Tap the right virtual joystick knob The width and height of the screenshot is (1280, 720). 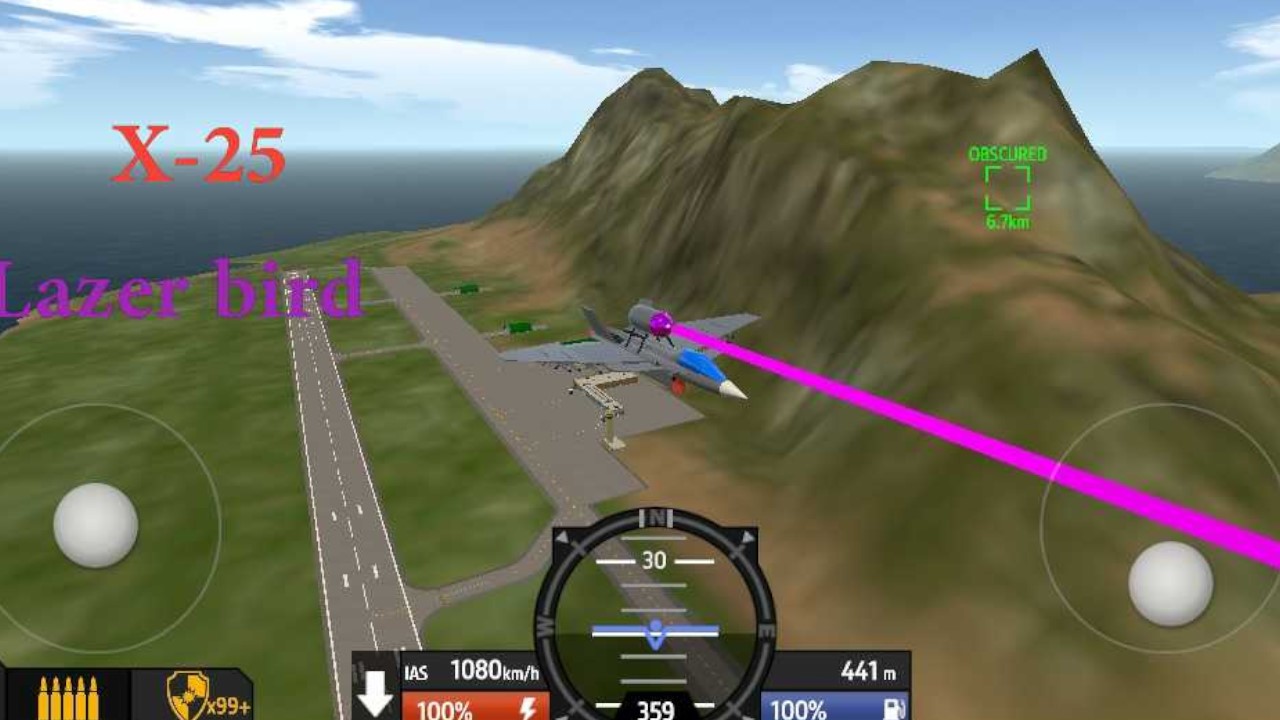click(1170, 583)
